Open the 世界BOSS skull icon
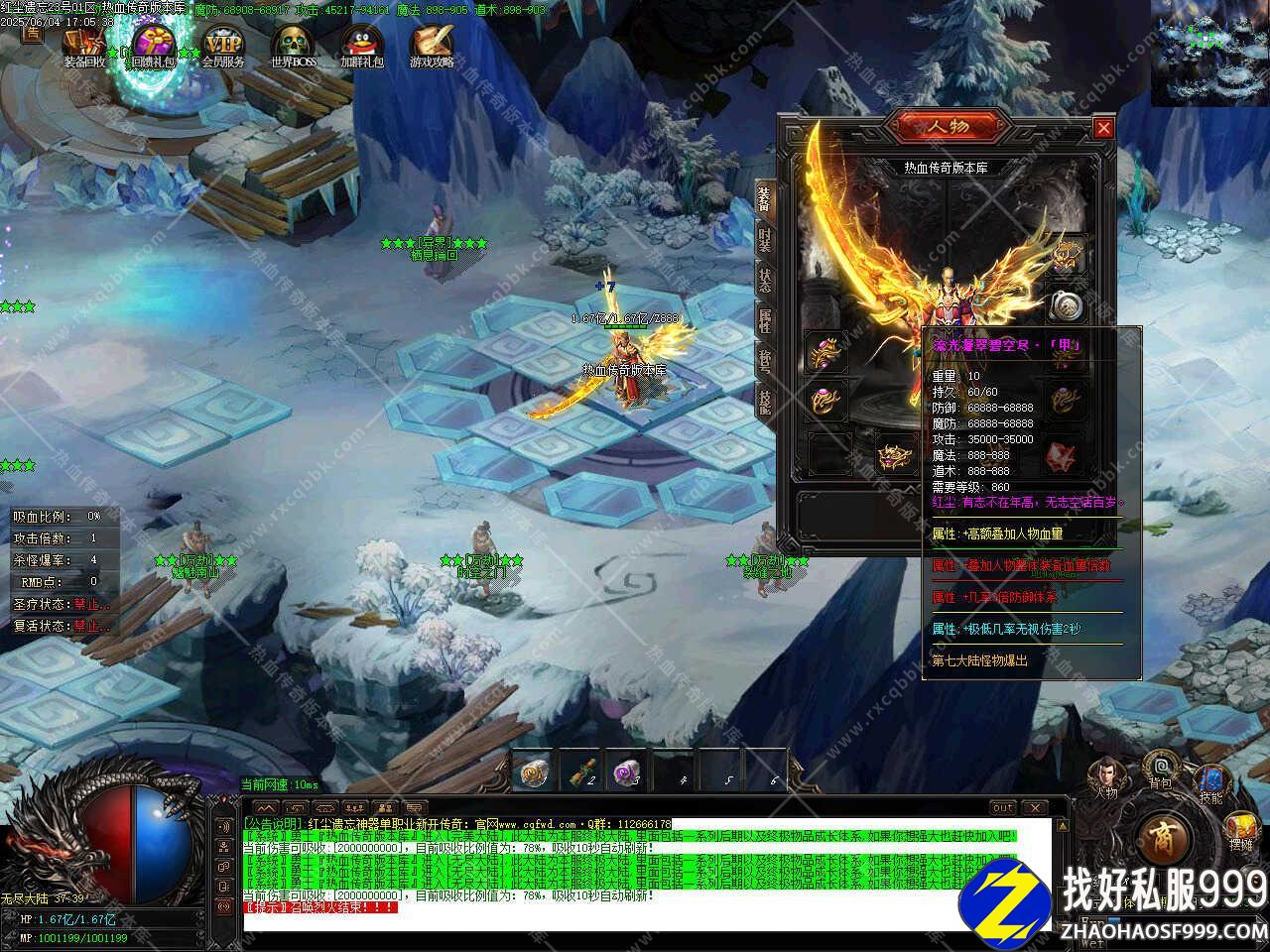The height and width of the screenshot is (952, 1270). tap(293, 44)
